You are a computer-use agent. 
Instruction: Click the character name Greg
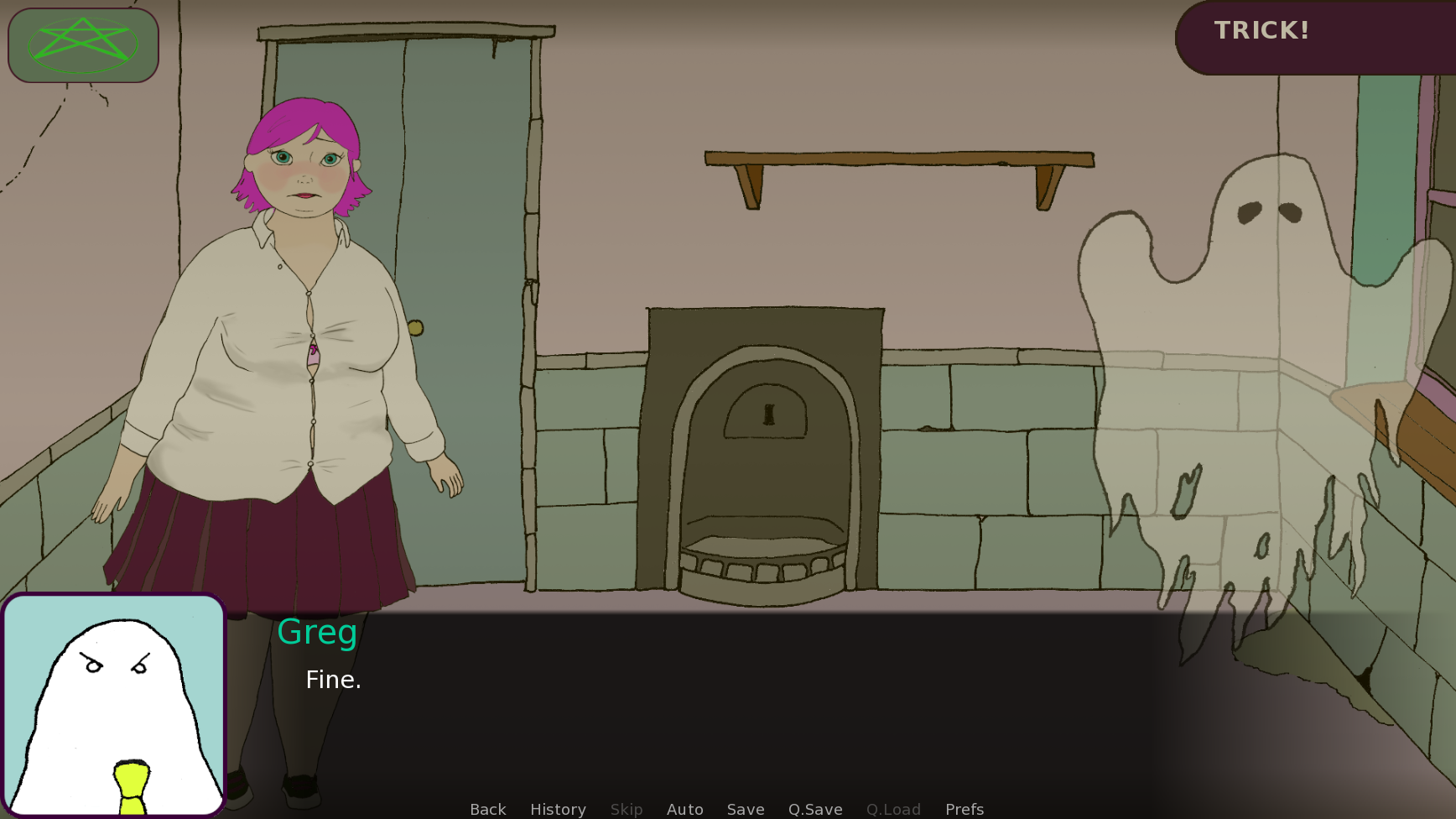(x=317, y=632)
